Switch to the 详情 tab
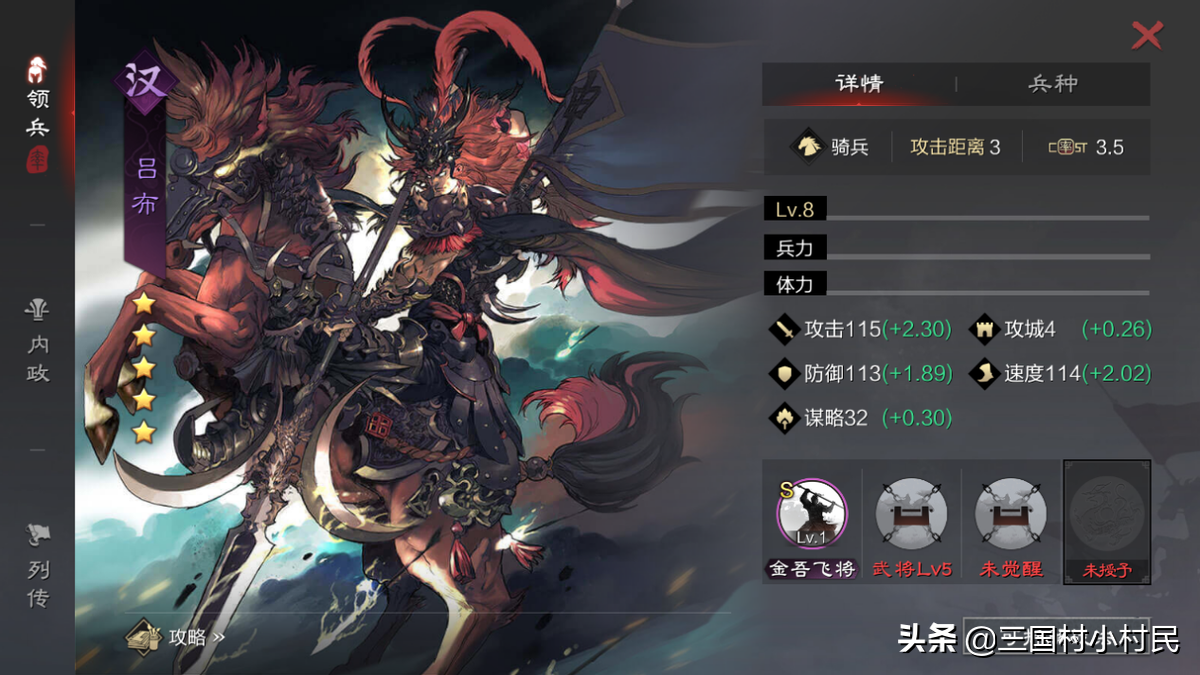Image resolution: width=1200 pixels, height=675 pixels. [x=859, y=84]
